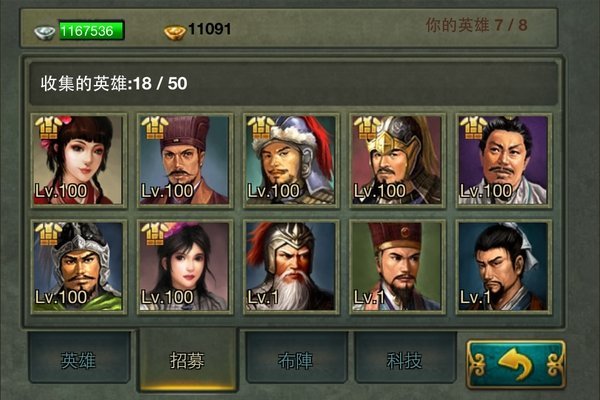The height and width of the screenshot is (400, 600).
Task: Choose the white-bearded general portrait
Action: pos(290,267)
